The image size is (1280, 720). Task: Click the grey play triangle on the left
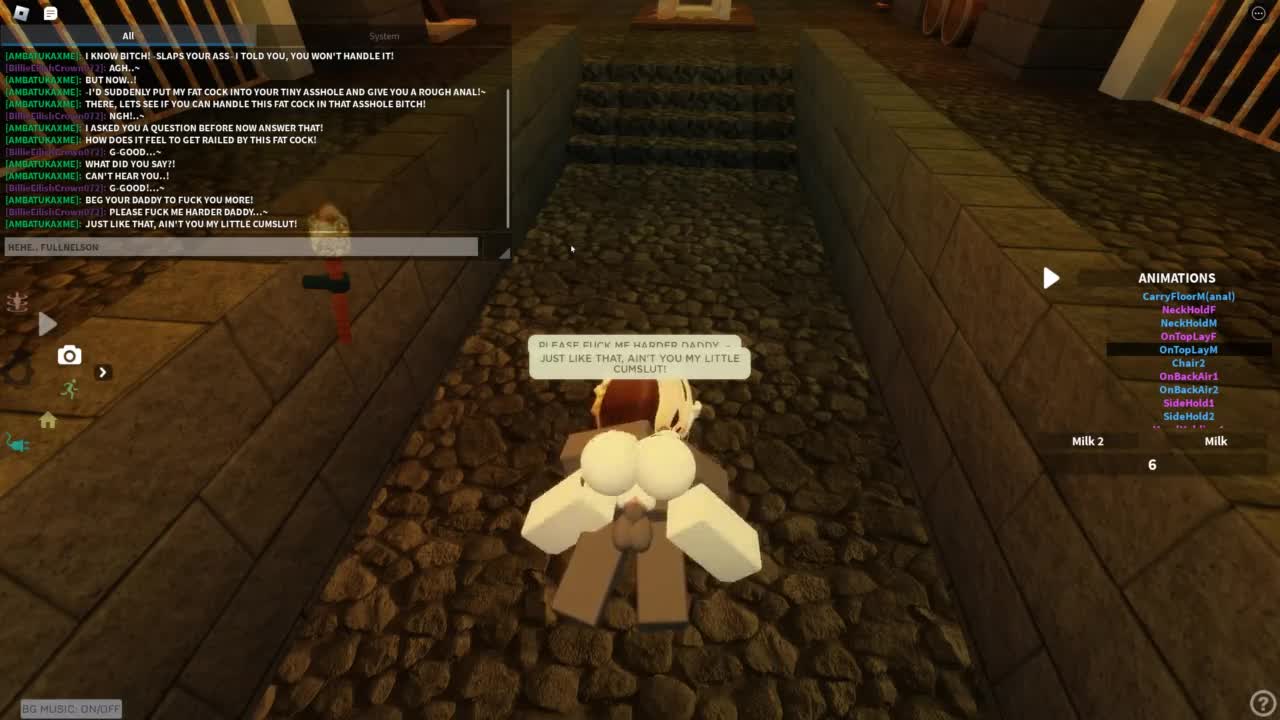47,323
